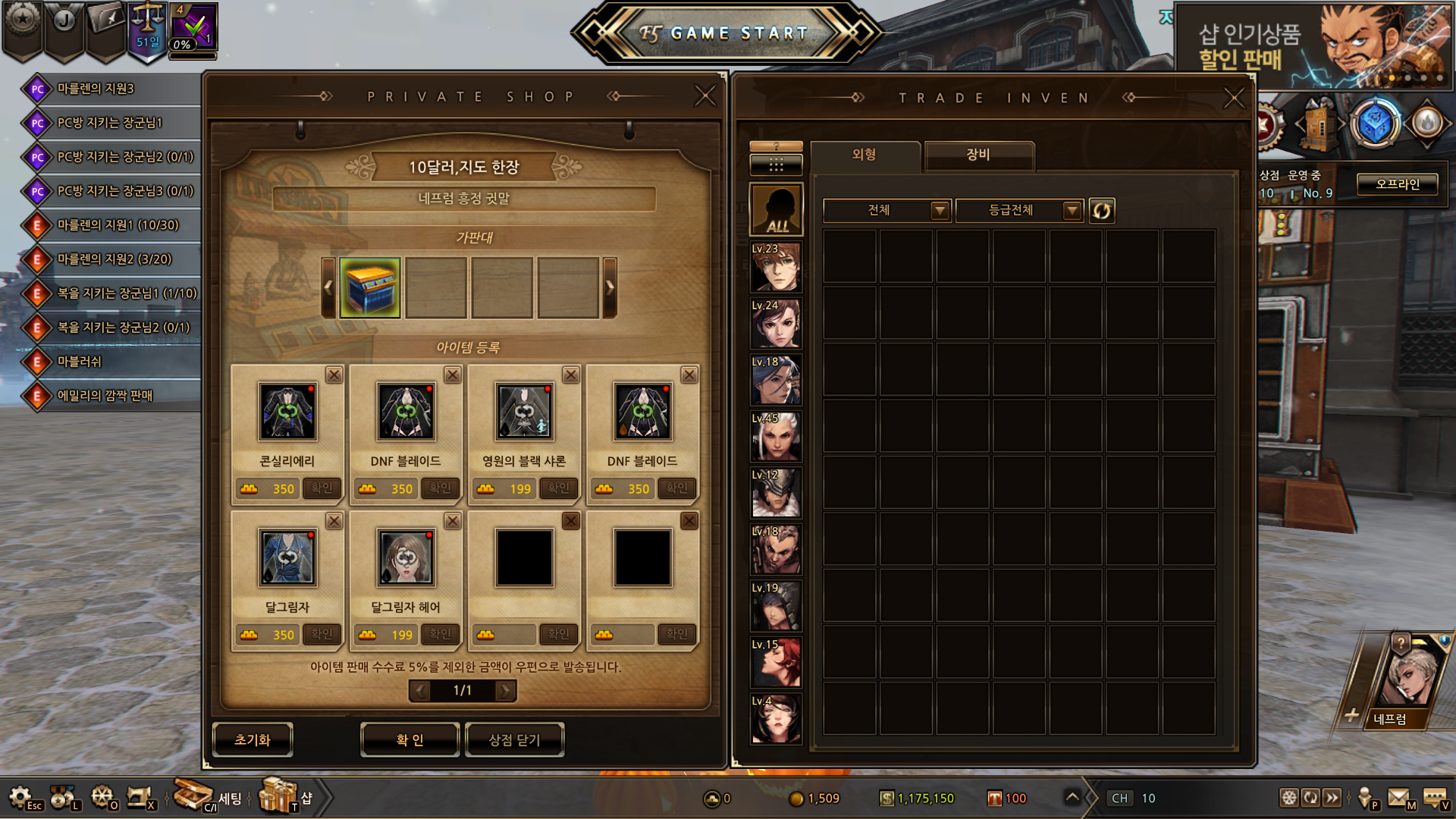This screenshot has width=1456, height=819.
Task: Choose the Lv.45 character portrait
Action: tap(776, 437)
